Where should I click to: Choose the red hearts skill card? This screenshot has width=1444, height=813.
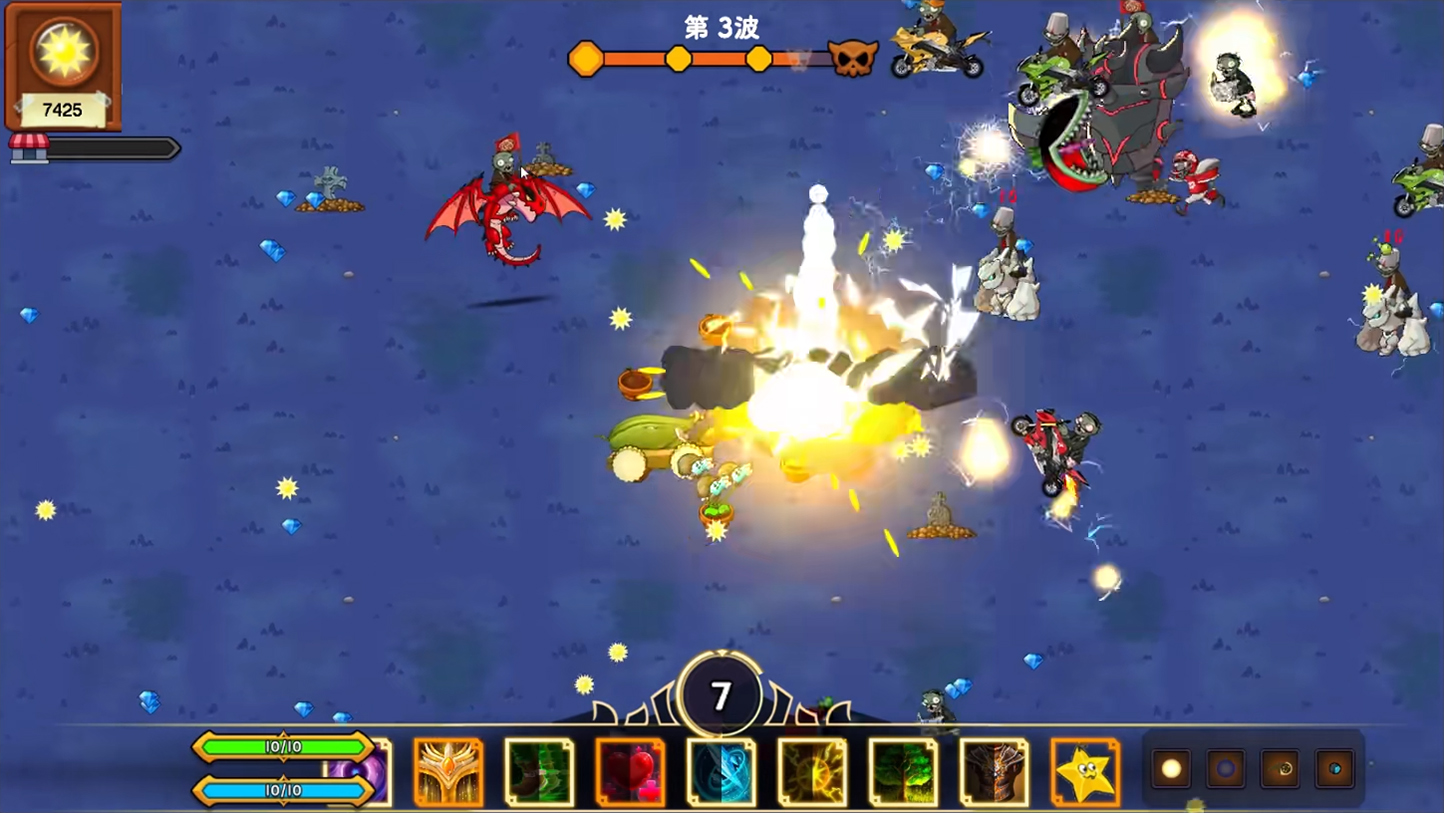coord(630,771)
